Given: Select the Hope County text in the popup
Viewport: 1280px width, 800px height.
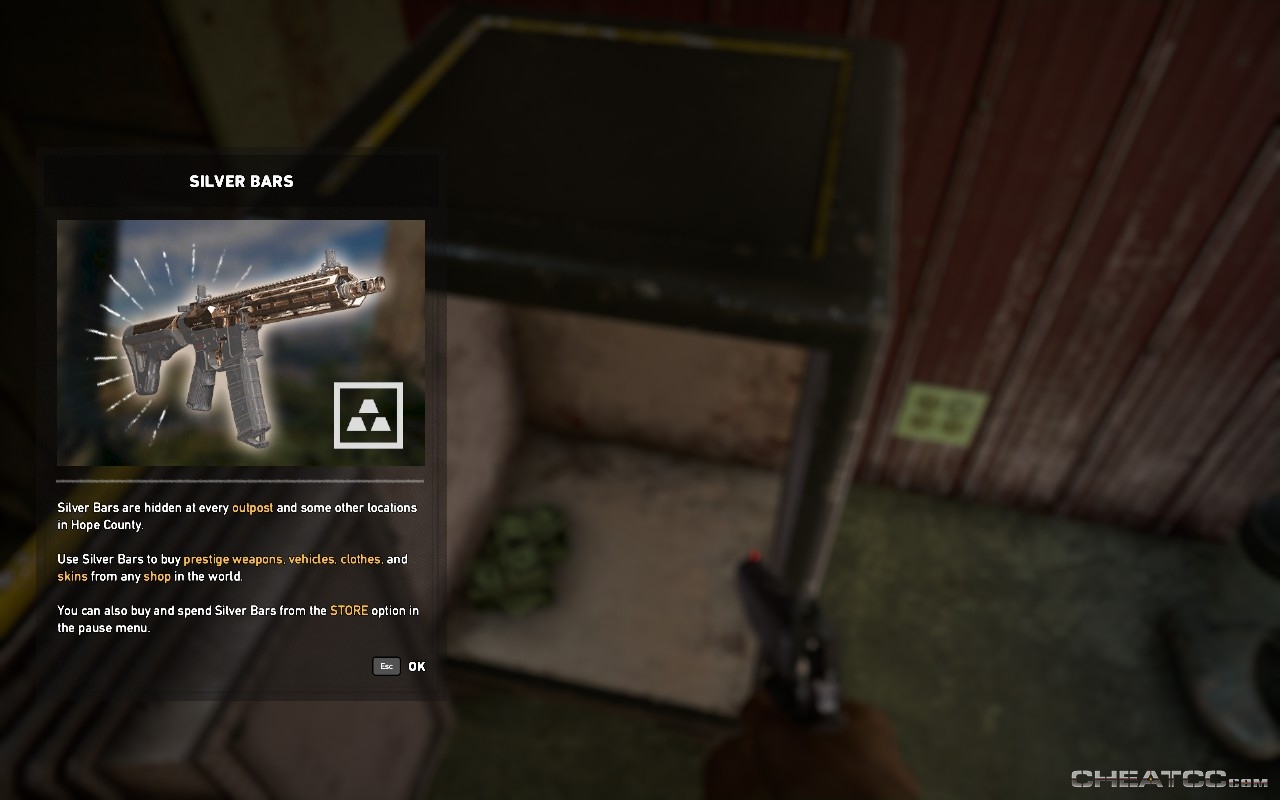Looking at the screenshot, I should tap(105, 524).
